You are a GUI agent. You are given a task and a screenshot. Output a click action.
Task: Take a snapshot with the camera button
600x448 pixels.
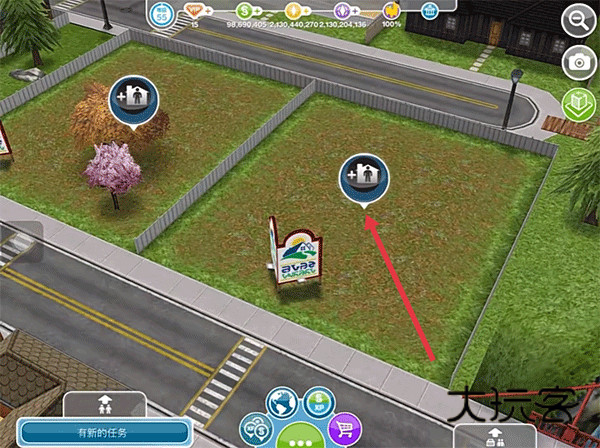[x=577, y=62]
